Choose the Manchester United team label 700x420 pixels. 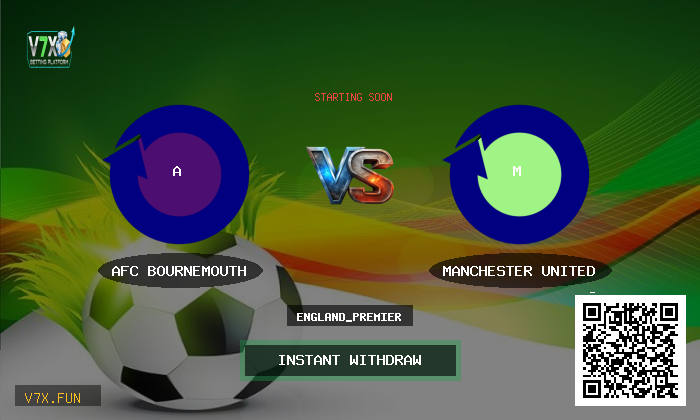coord(518,271)
